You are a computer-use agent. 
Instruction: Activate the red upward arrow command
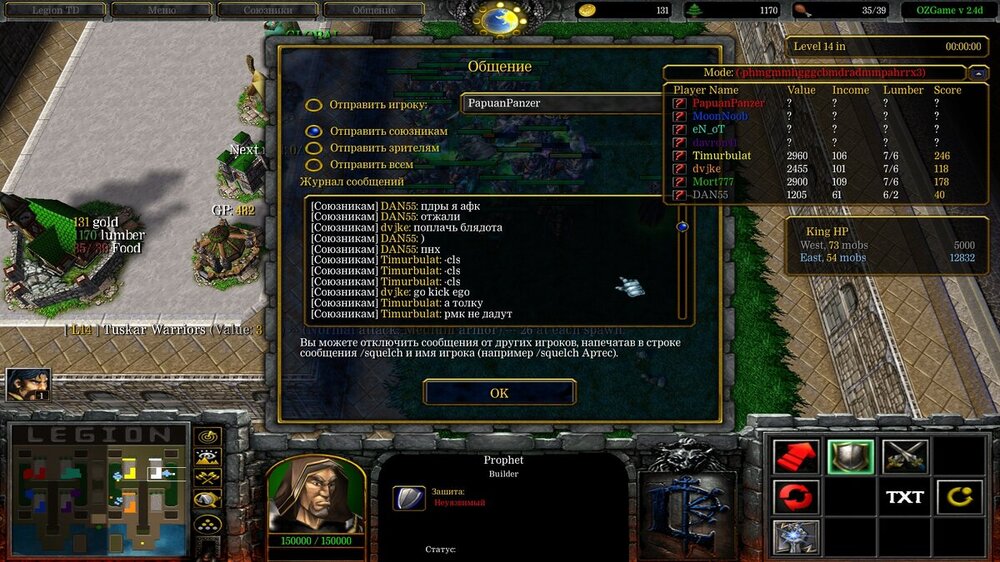796,457
